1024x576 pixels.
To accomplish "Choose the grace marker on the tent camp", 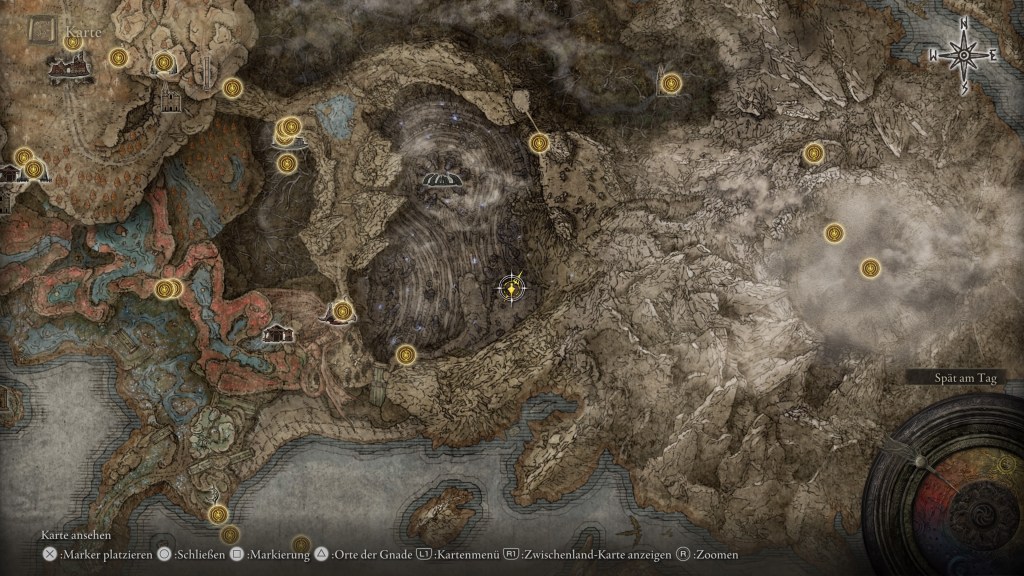I will click(342, 312).
